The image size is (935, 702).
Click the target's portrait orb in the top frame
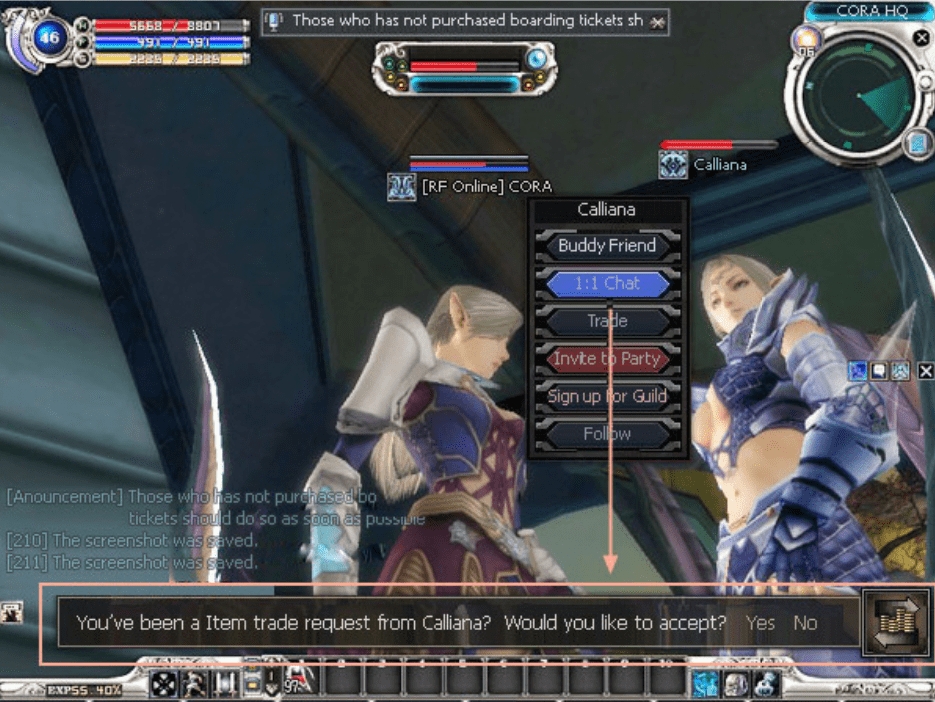point(537,58)
